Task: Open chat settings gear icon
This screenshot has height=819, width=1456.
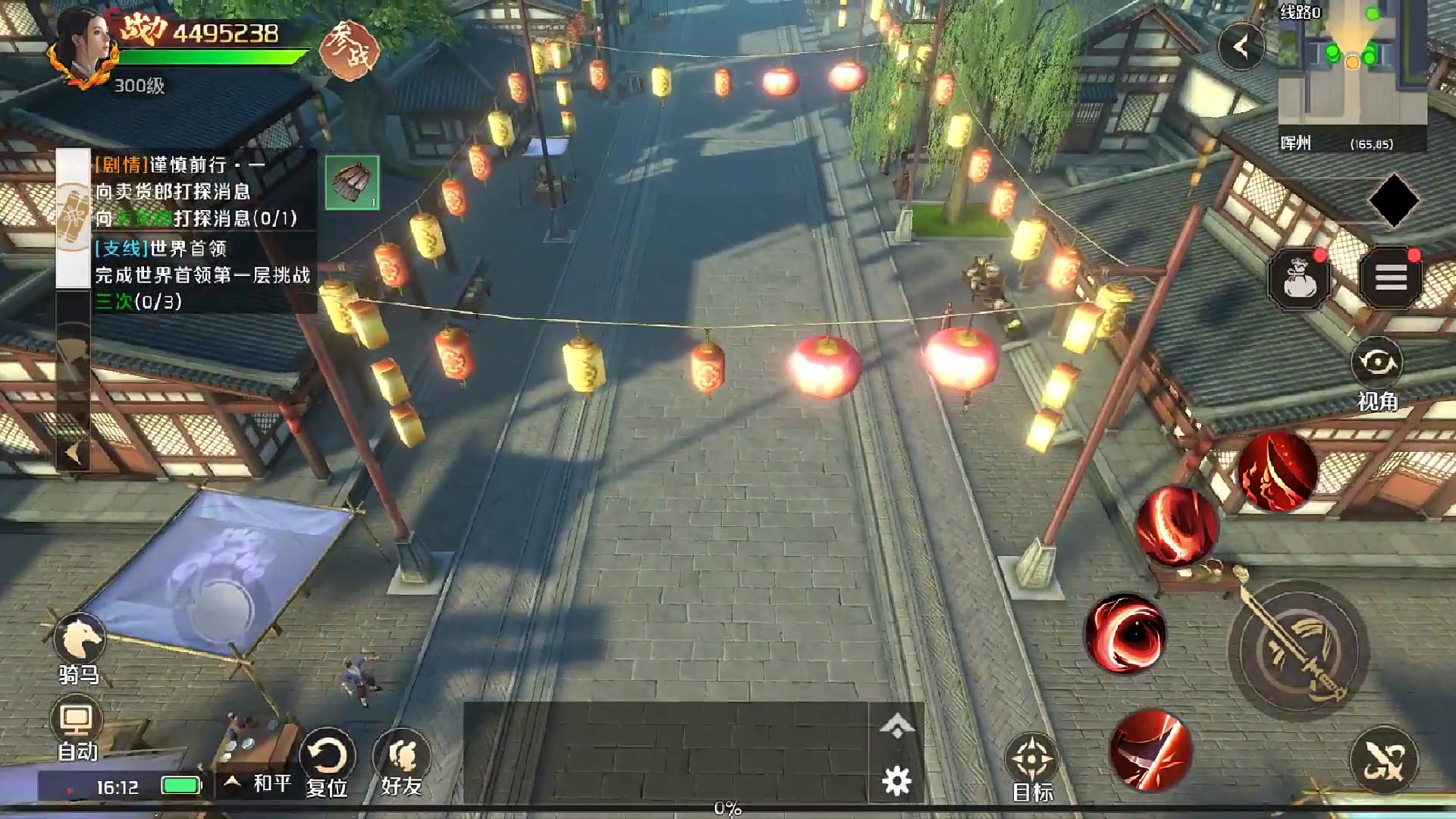Action: coord(896,781)
